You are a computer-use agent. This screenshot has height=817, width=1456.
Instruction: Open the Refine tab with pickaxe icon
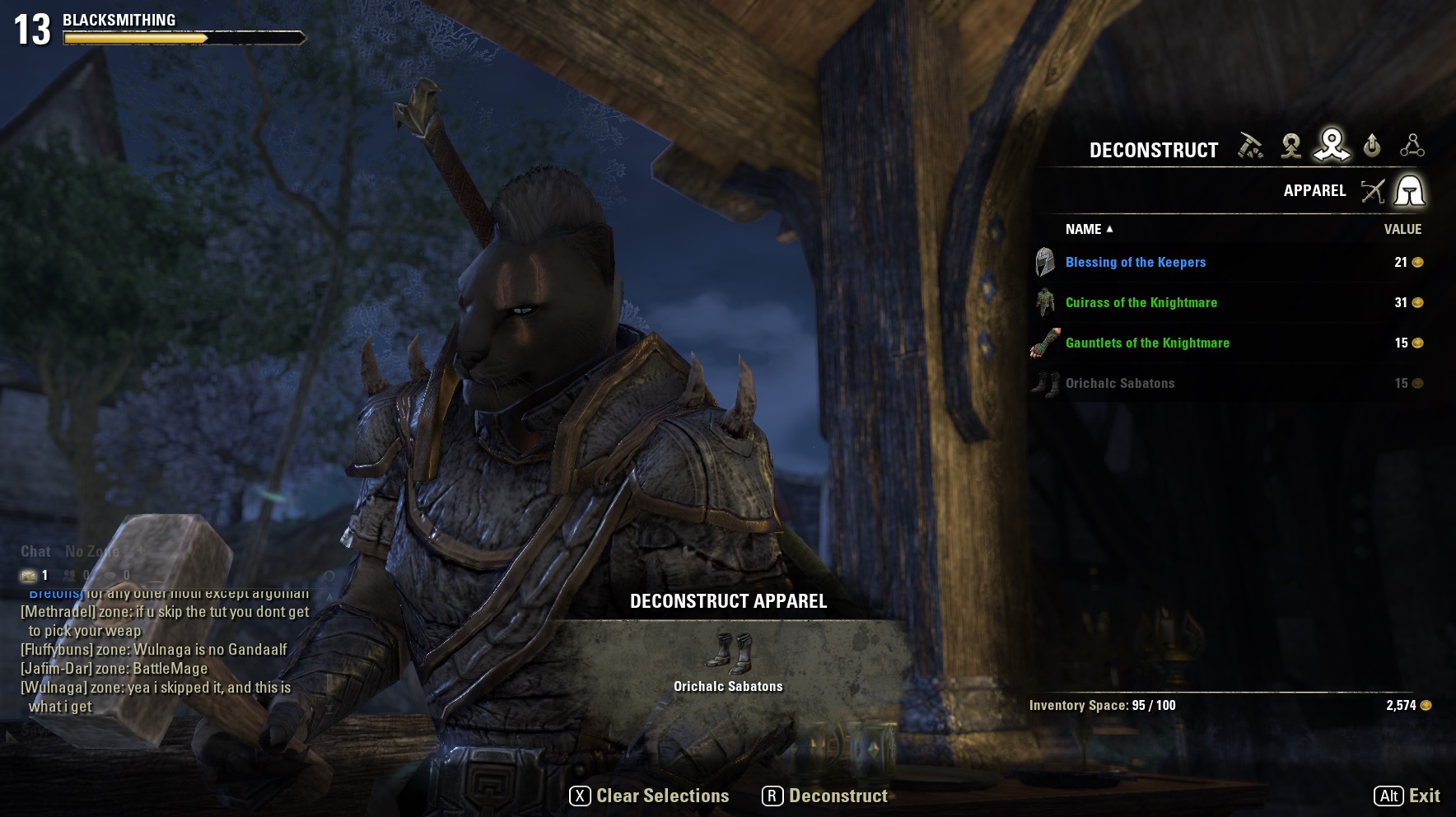[x=1250, y=147]
